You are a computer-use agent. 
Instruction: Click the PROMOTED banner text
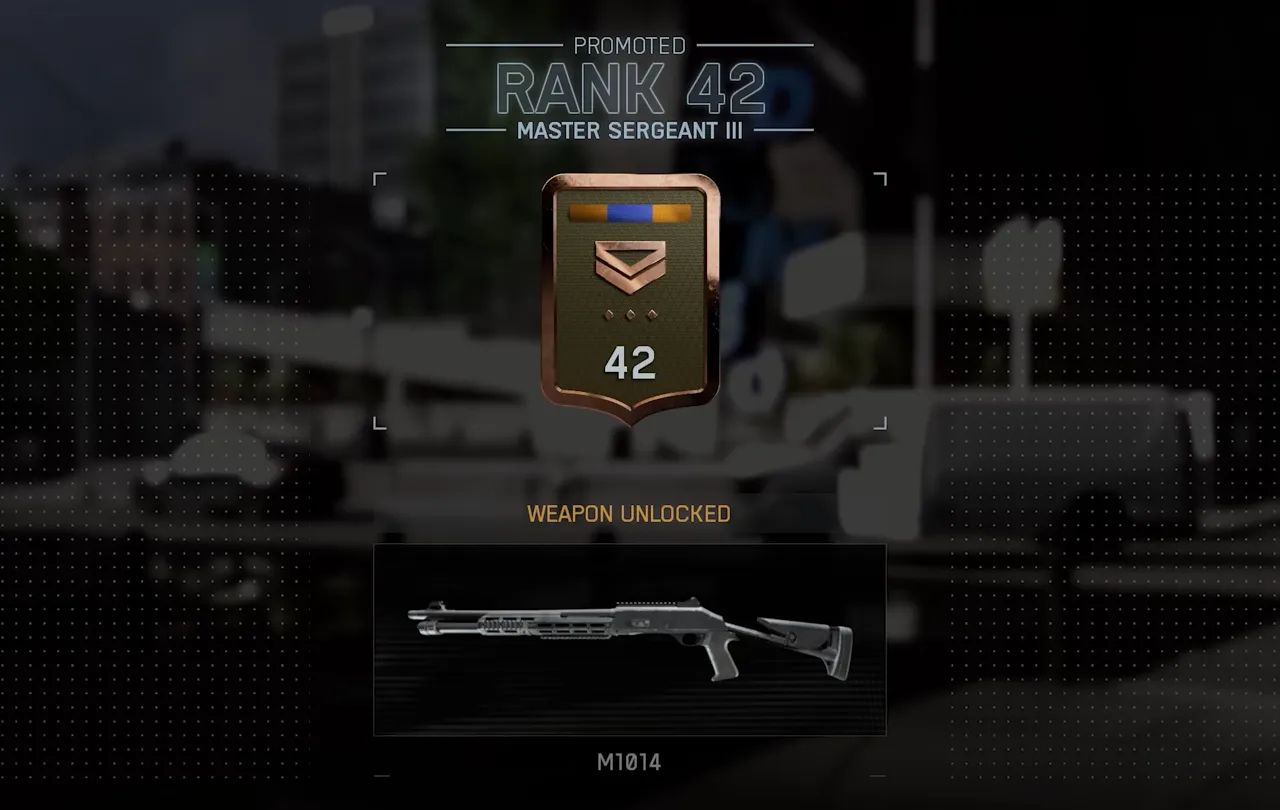pos(631,45)
